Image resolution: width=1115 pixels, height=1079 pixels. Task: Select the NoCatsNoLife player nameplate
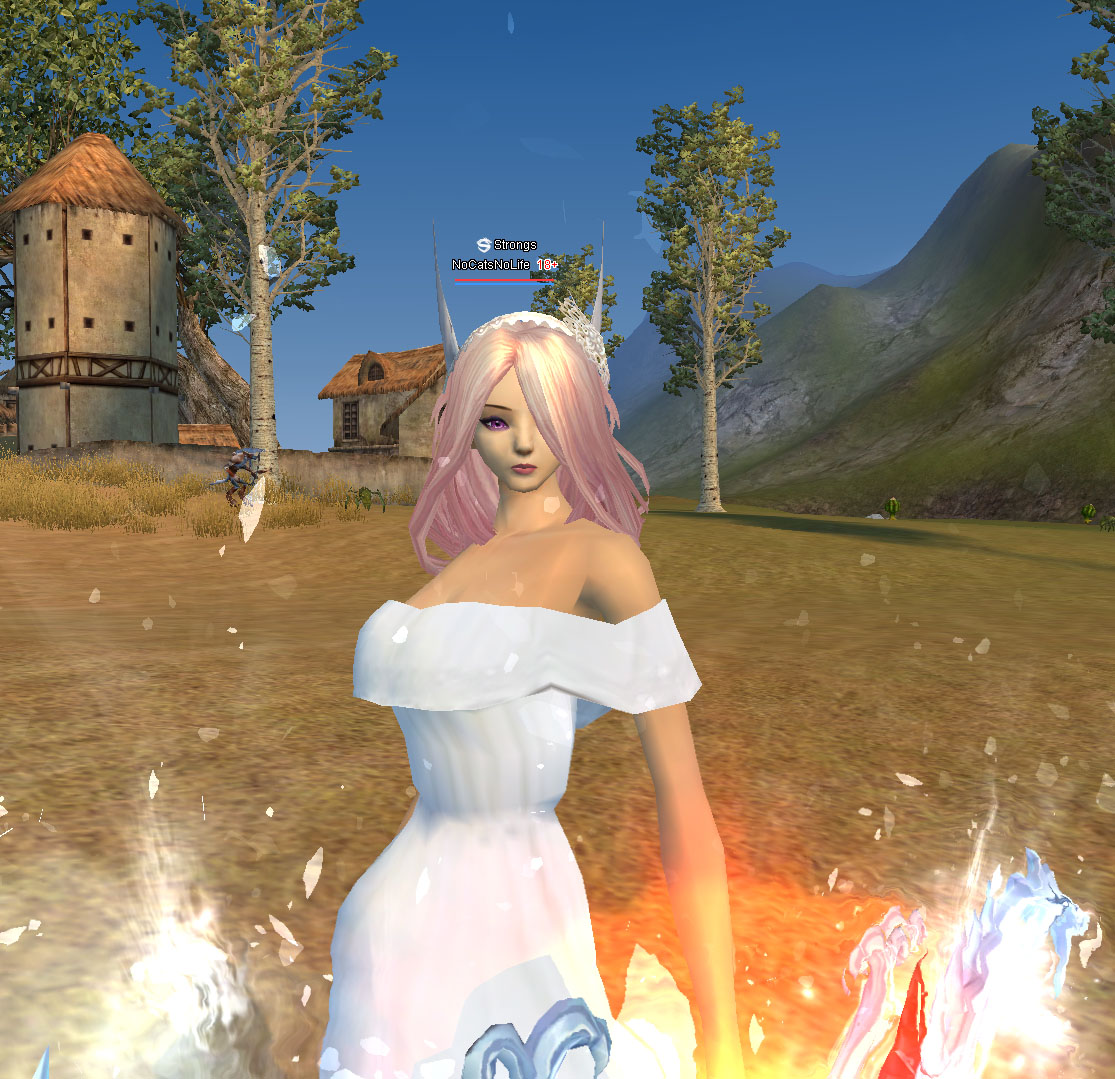(x=491, y=265)
